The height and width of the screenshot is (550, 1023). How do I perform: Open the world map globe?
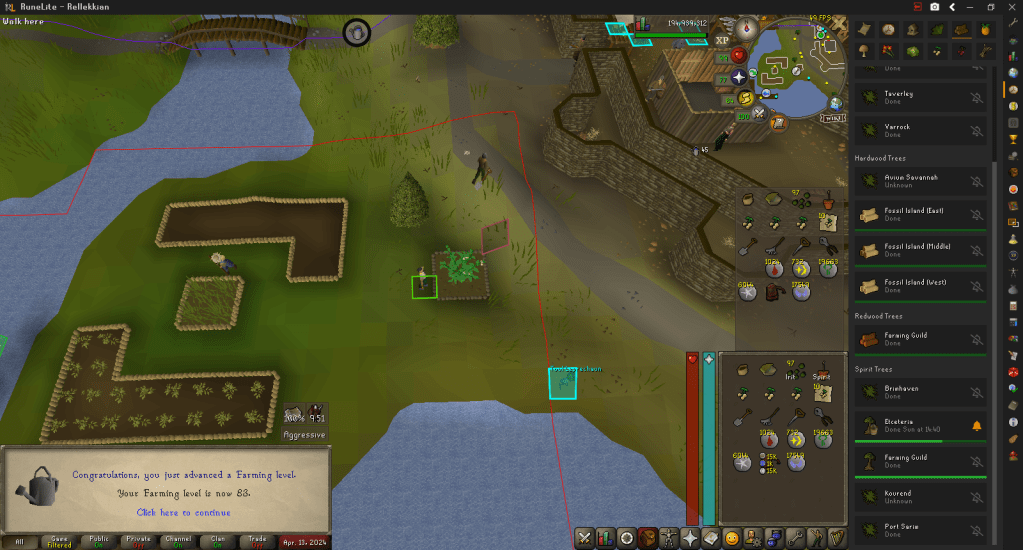click(836, 102)
